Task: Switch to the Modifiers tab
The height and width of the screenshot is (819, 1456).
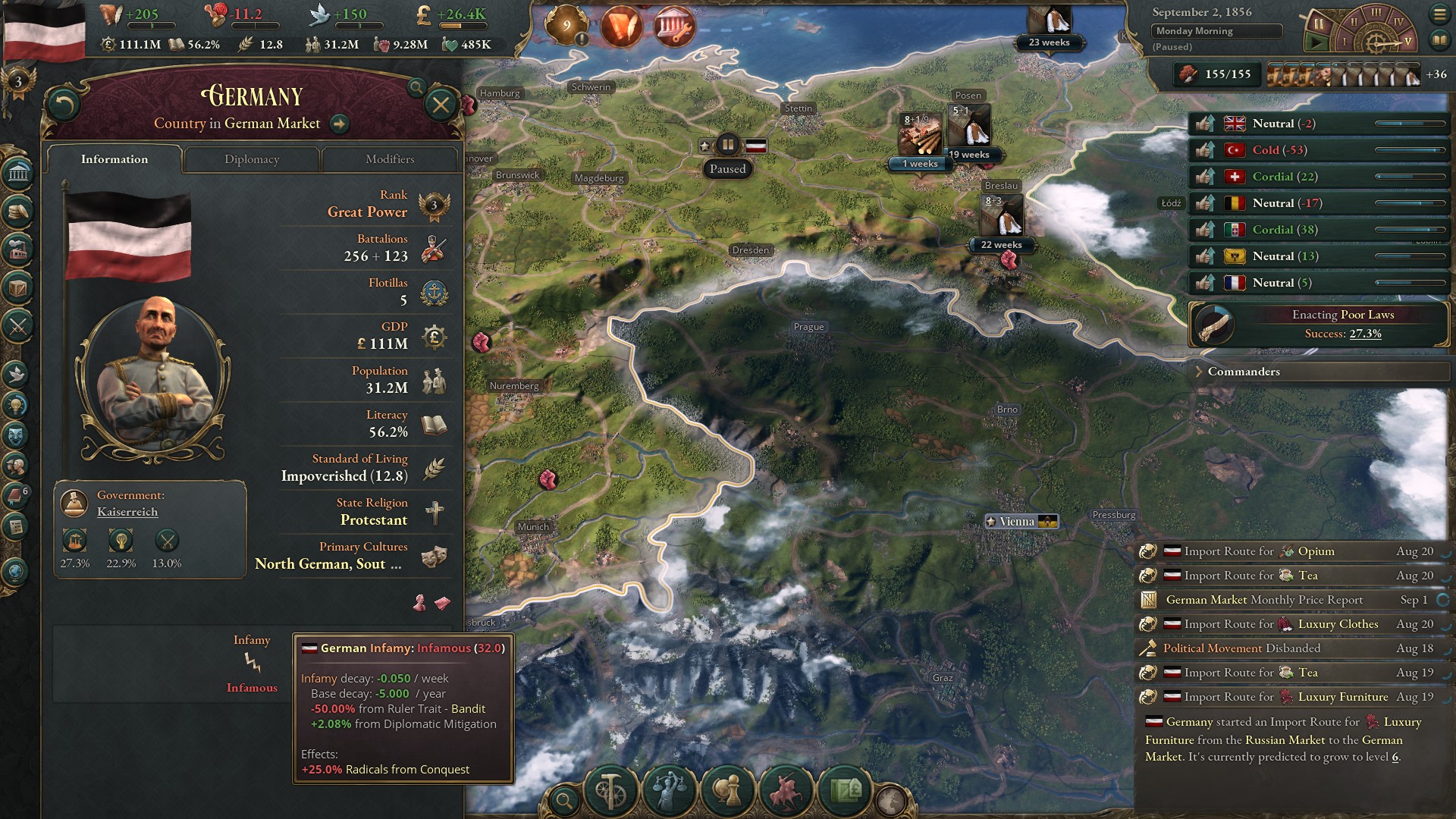Action: [390, 159]
